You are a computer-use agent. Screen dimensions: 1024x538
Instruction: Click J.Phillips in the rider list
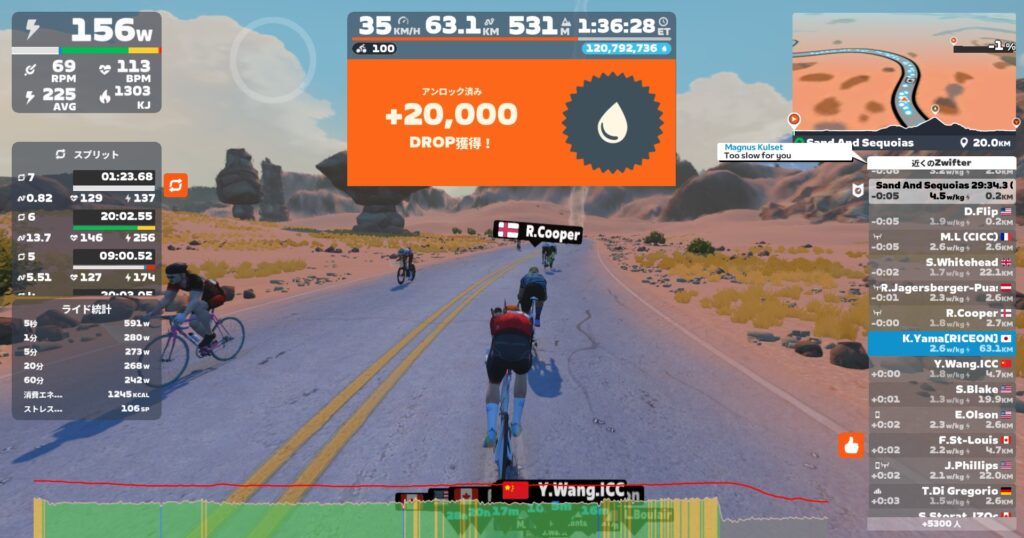tap(940, 471)
